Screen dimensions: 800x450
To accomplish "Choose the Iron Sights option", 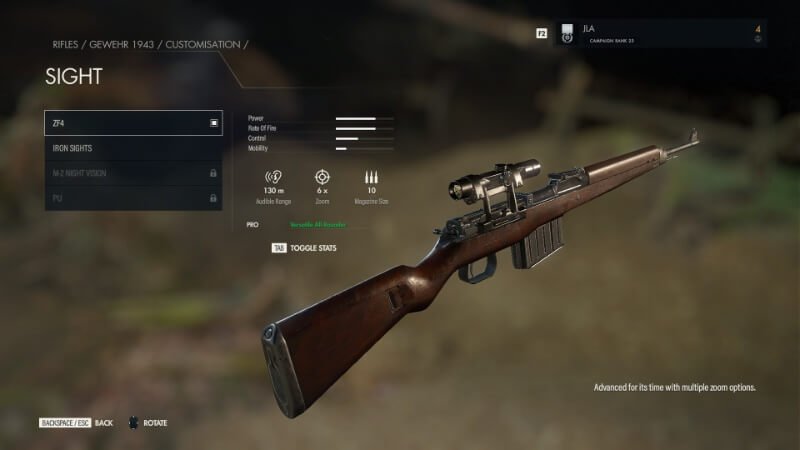I will coord(133,148).
